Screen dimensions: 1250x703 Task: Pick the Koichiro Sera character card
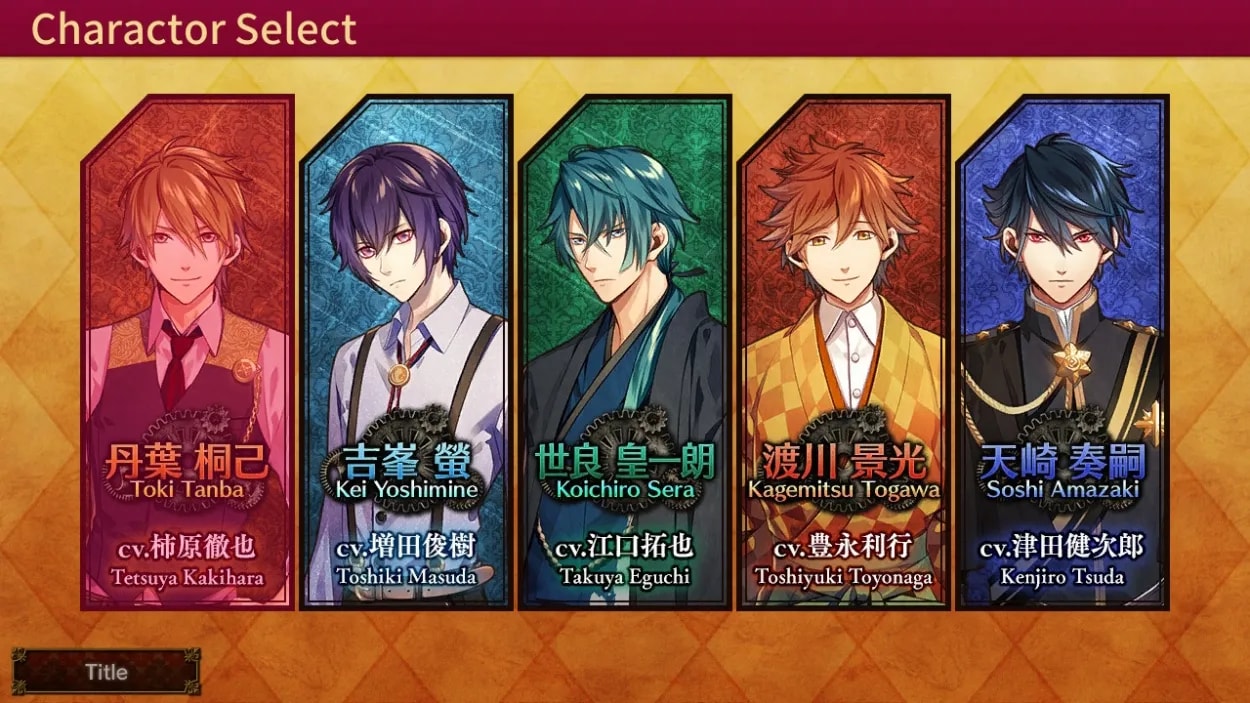click(625, 352)
